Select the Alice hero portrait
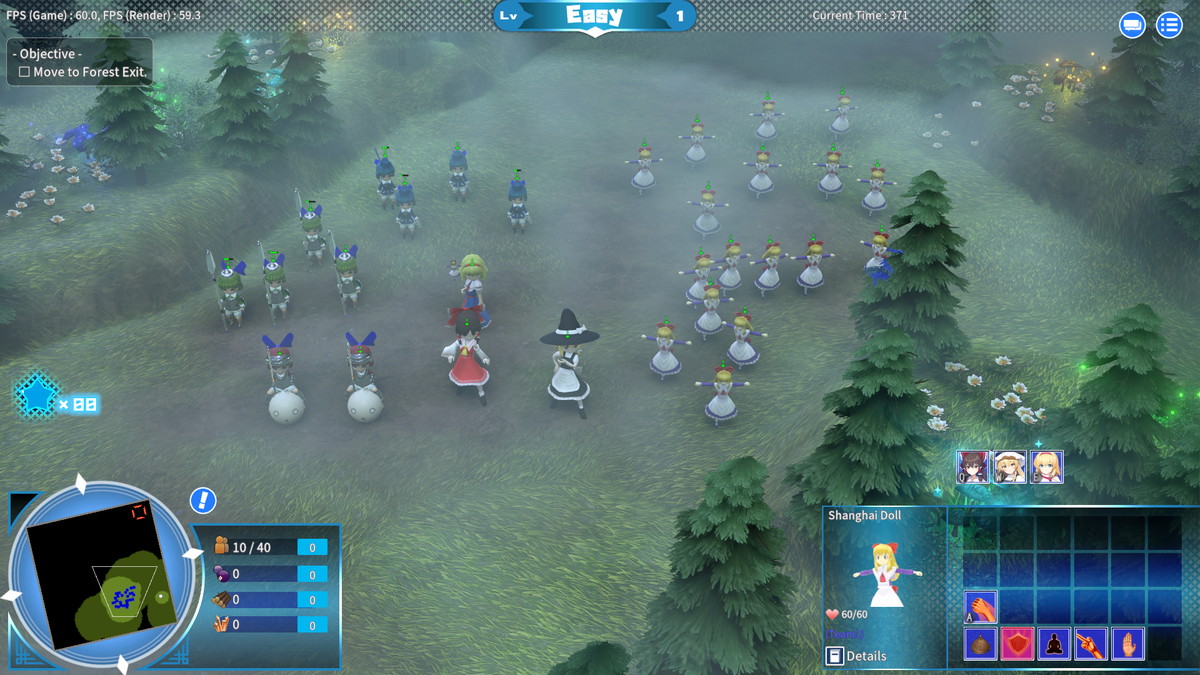This screenshot has width=1200, height=675. coord(1047,467)
